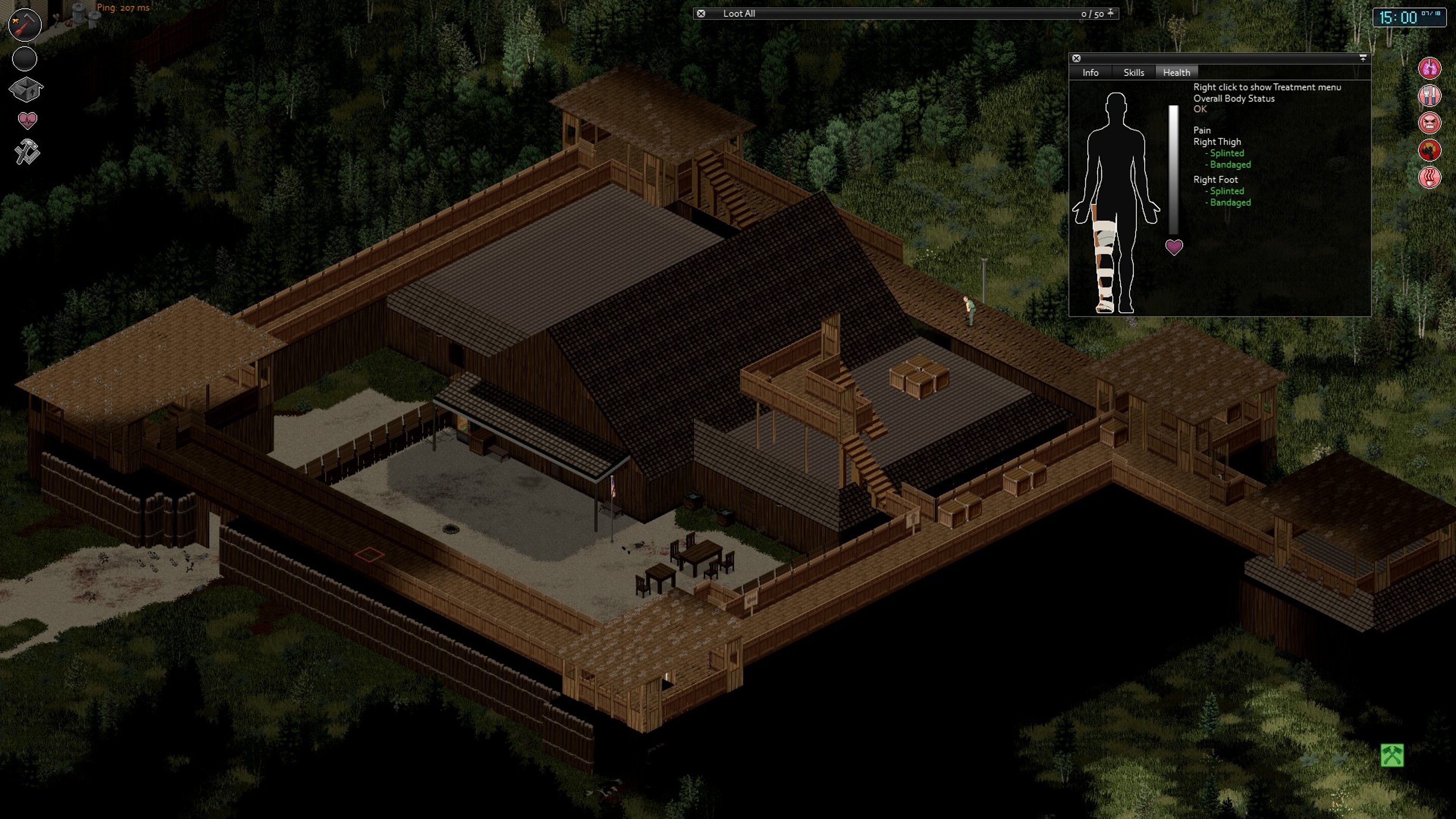The height and width of the screenshot is (819, 1456).
Task: Select the bandaged right leg on body diagram
Action: pyautogui.click(x=1104, y=260)
